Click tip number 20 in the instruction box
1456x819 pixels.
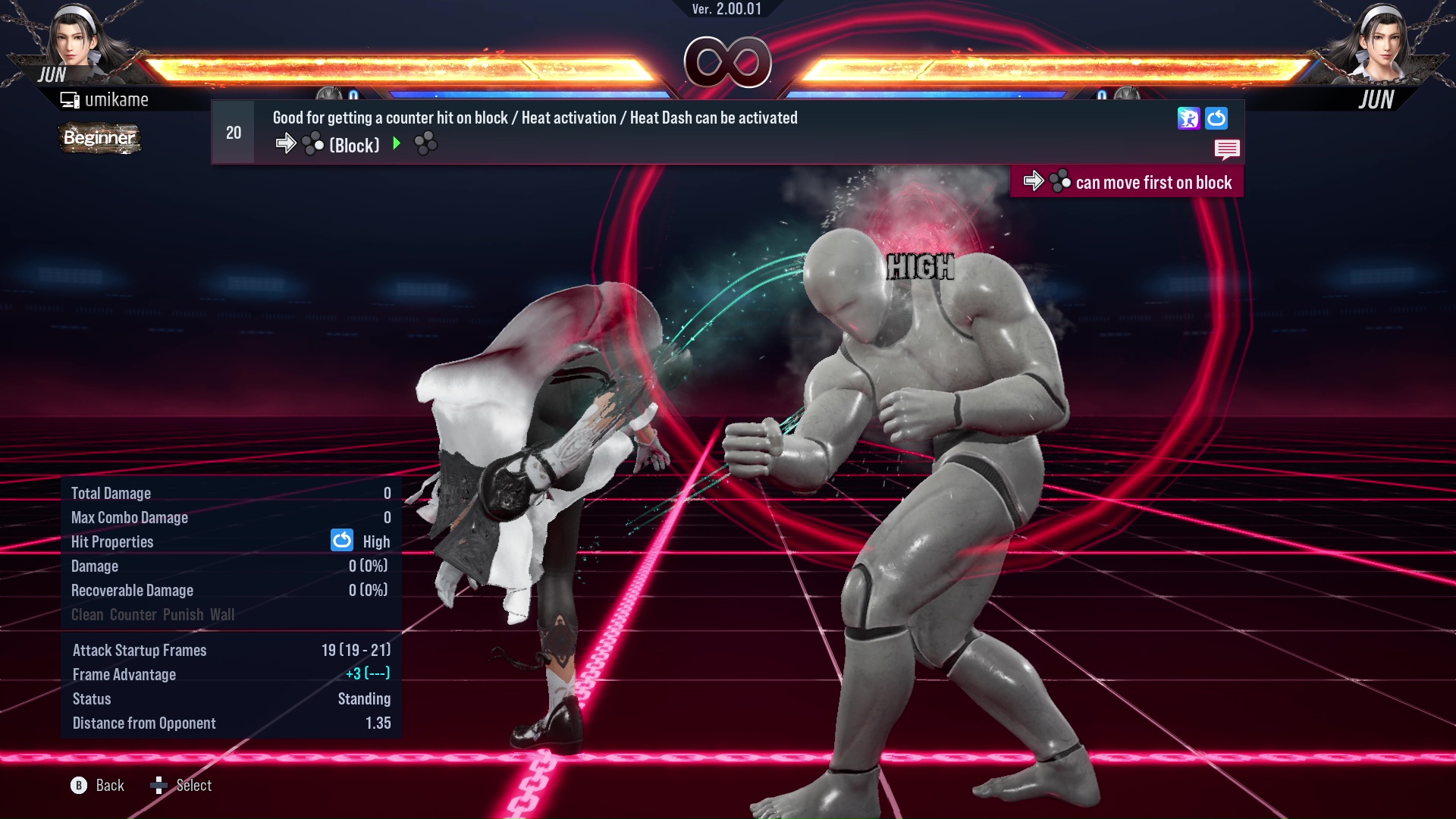tap(233, 132)
